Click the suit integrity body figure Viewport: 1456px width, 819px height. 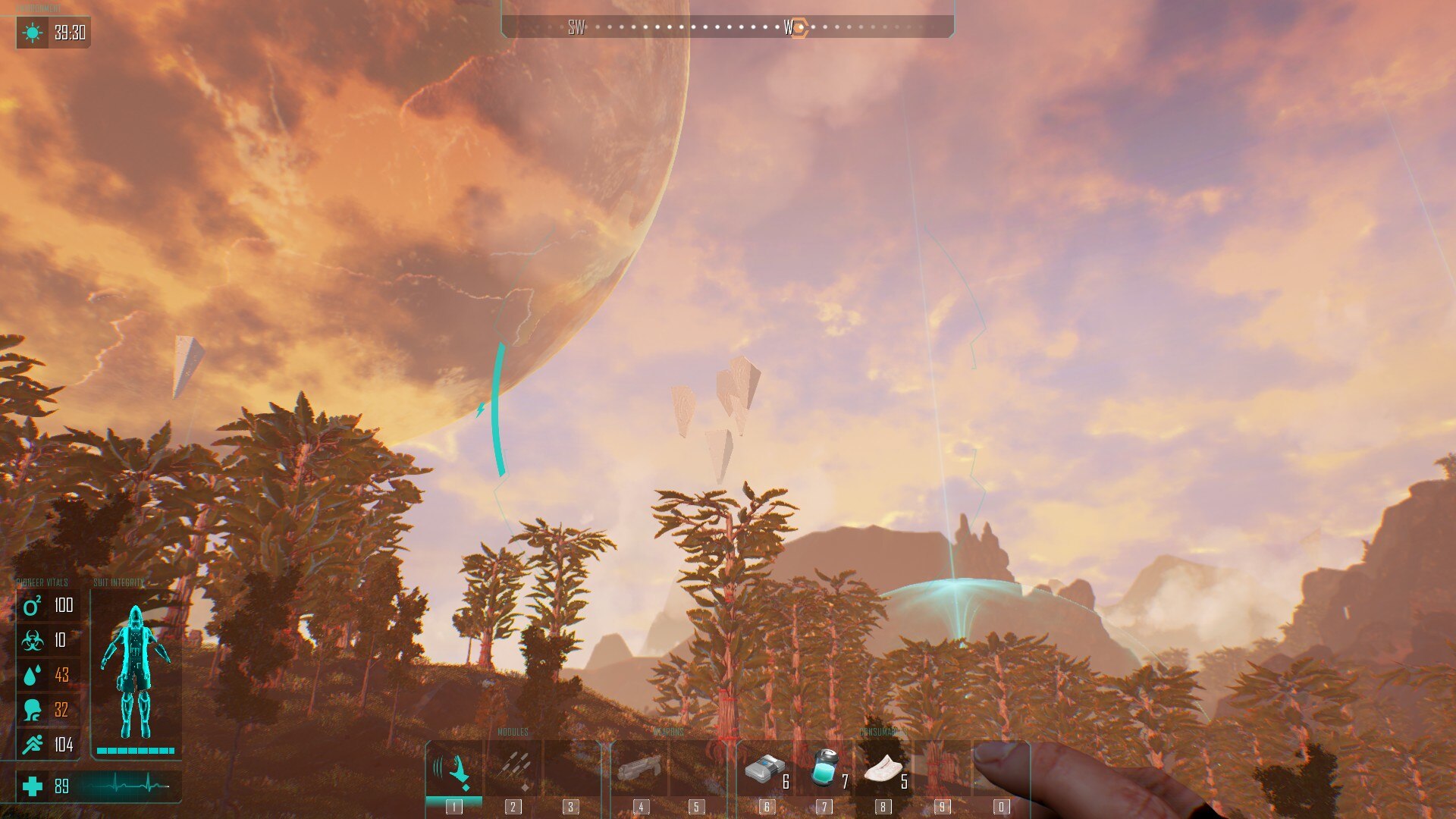pos(135,673)
